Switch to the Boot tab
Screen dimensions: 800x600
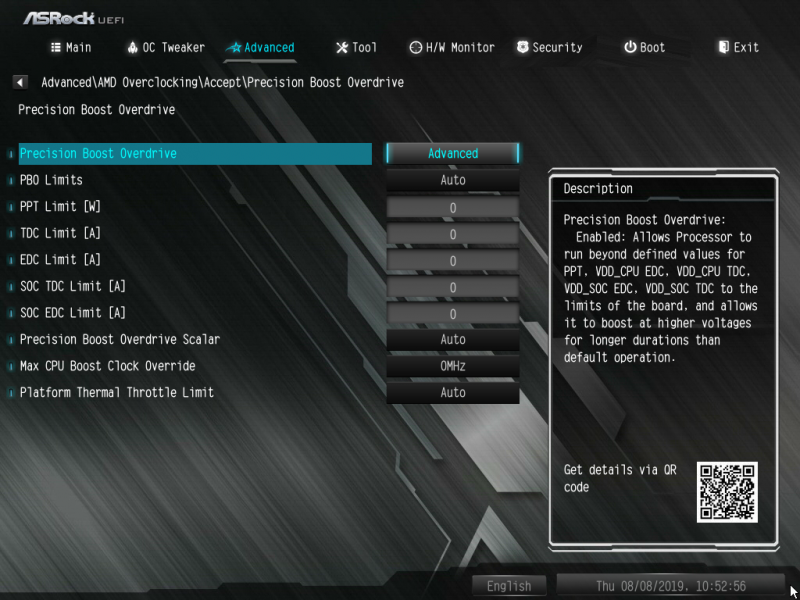point(644,47)
